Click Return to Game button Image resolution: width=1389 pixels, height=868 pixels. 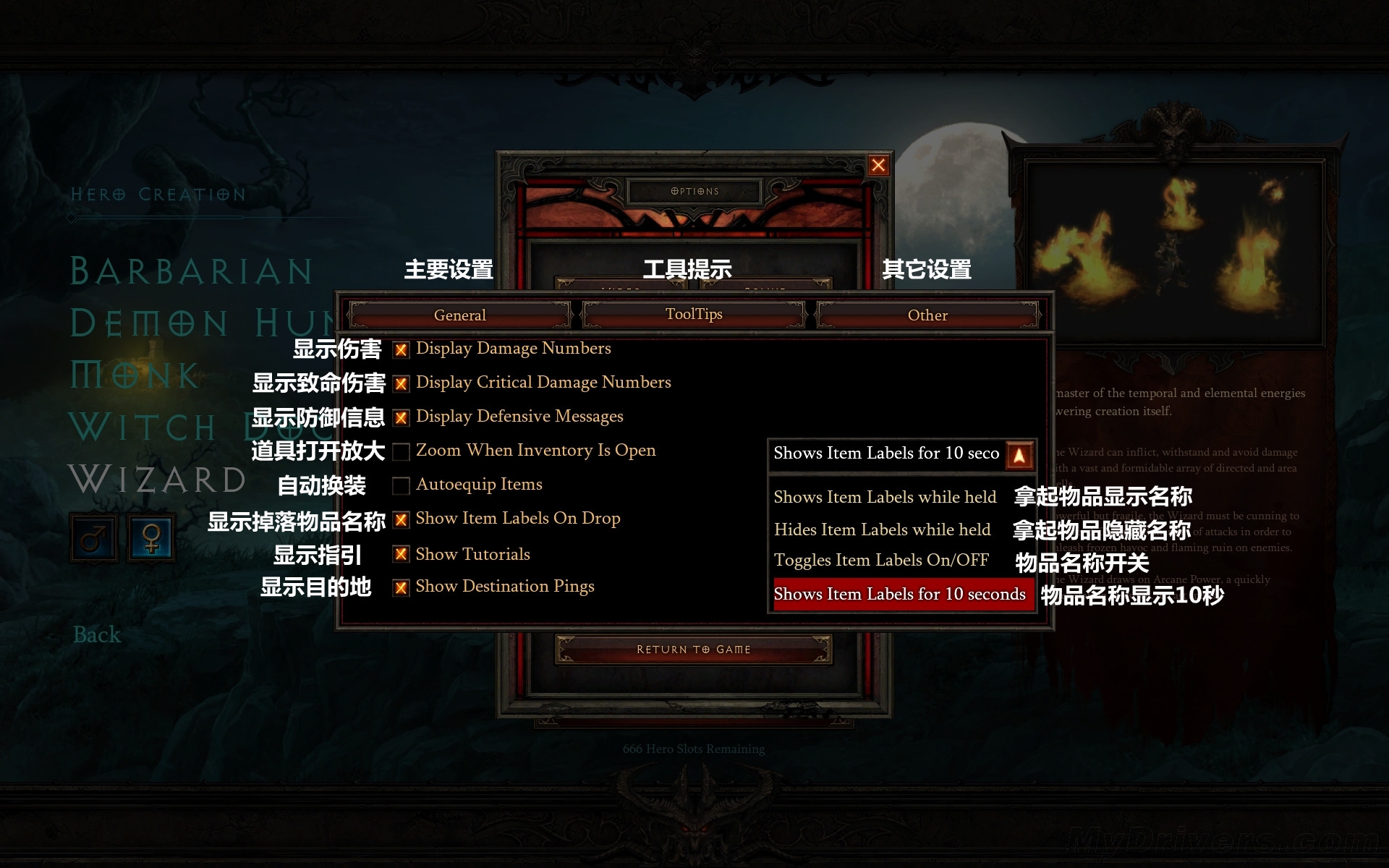pos(693,650)
